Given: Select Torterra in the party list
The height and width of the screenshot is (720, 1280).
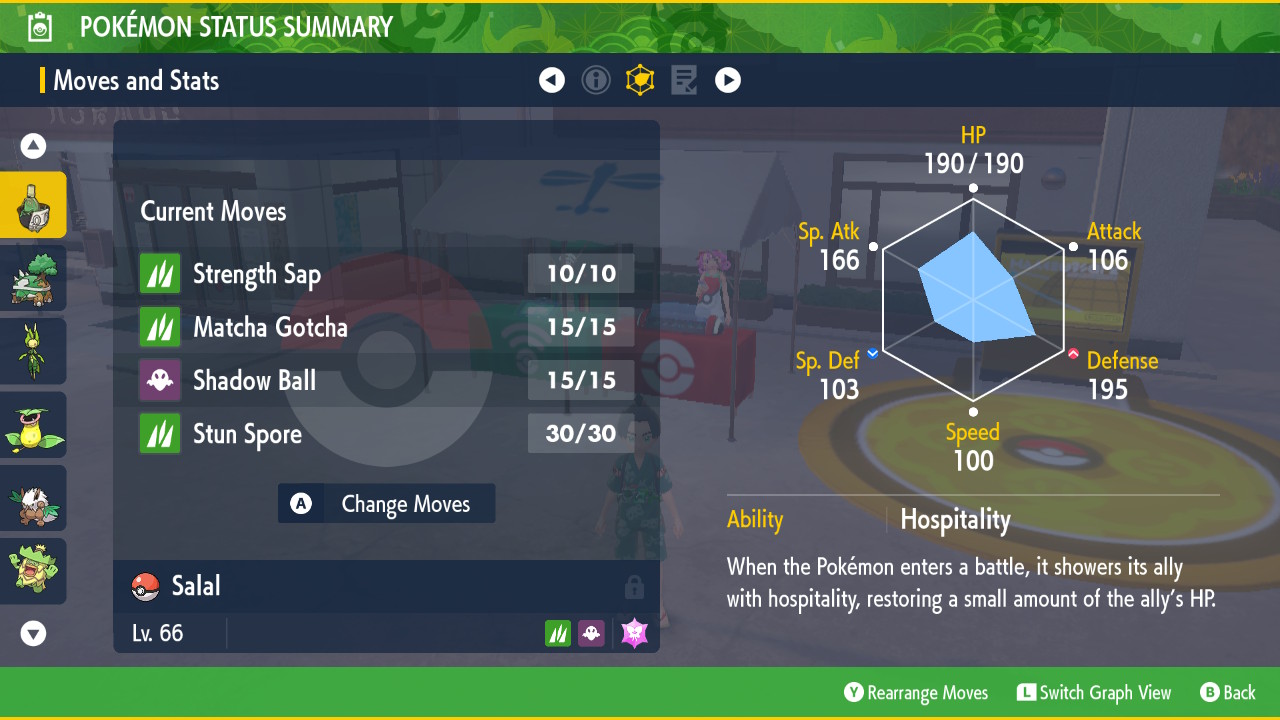Looking at the screenshot, I should [33, 278].
